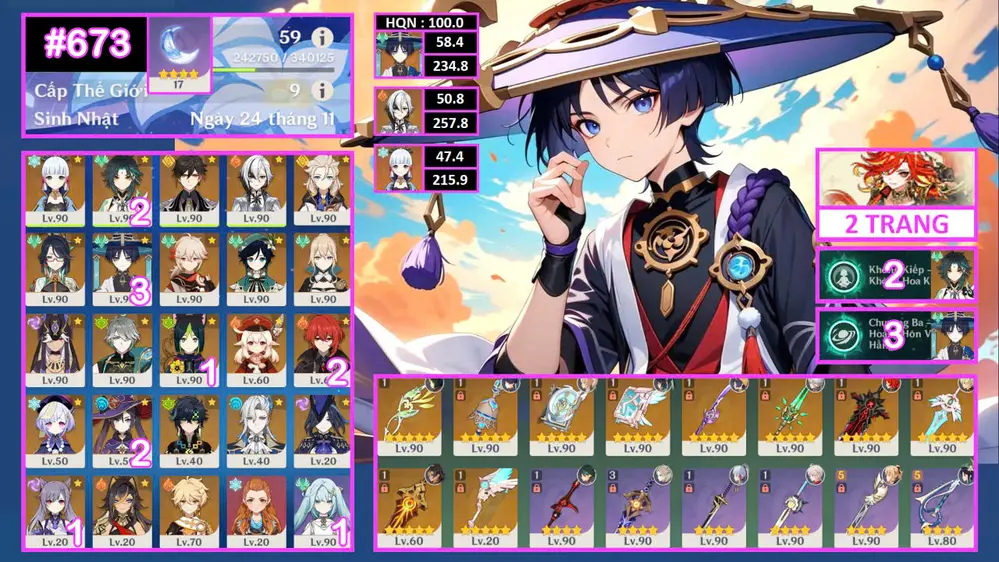
Task: Click the info icon on the Cấp Thế Giới row
Action: pyautogui.click(x=322, y=91)
